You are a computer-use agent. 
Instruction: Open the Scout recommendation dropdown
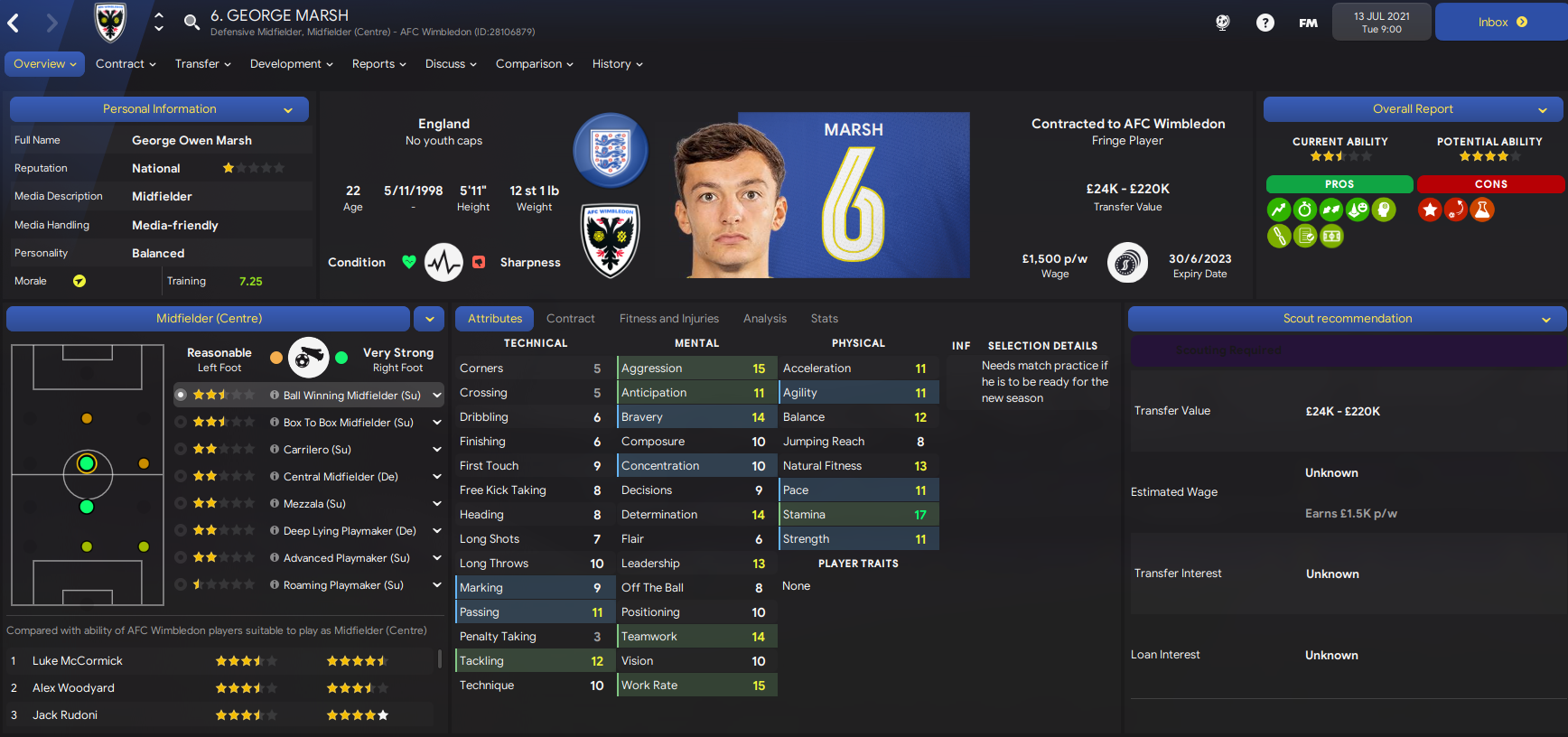[x=1545, y=320]
